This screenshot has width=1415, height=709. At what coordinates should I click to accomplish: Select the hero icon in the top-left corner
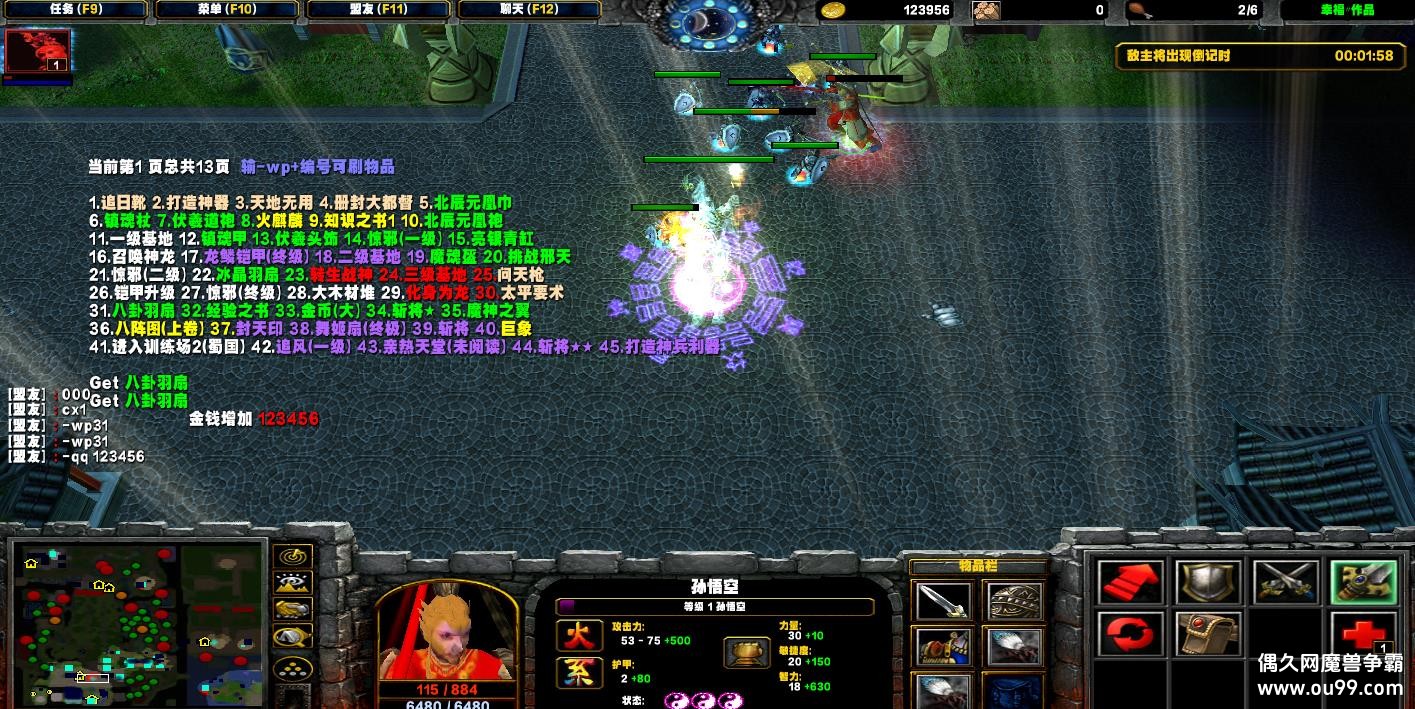tap(38, 51)
